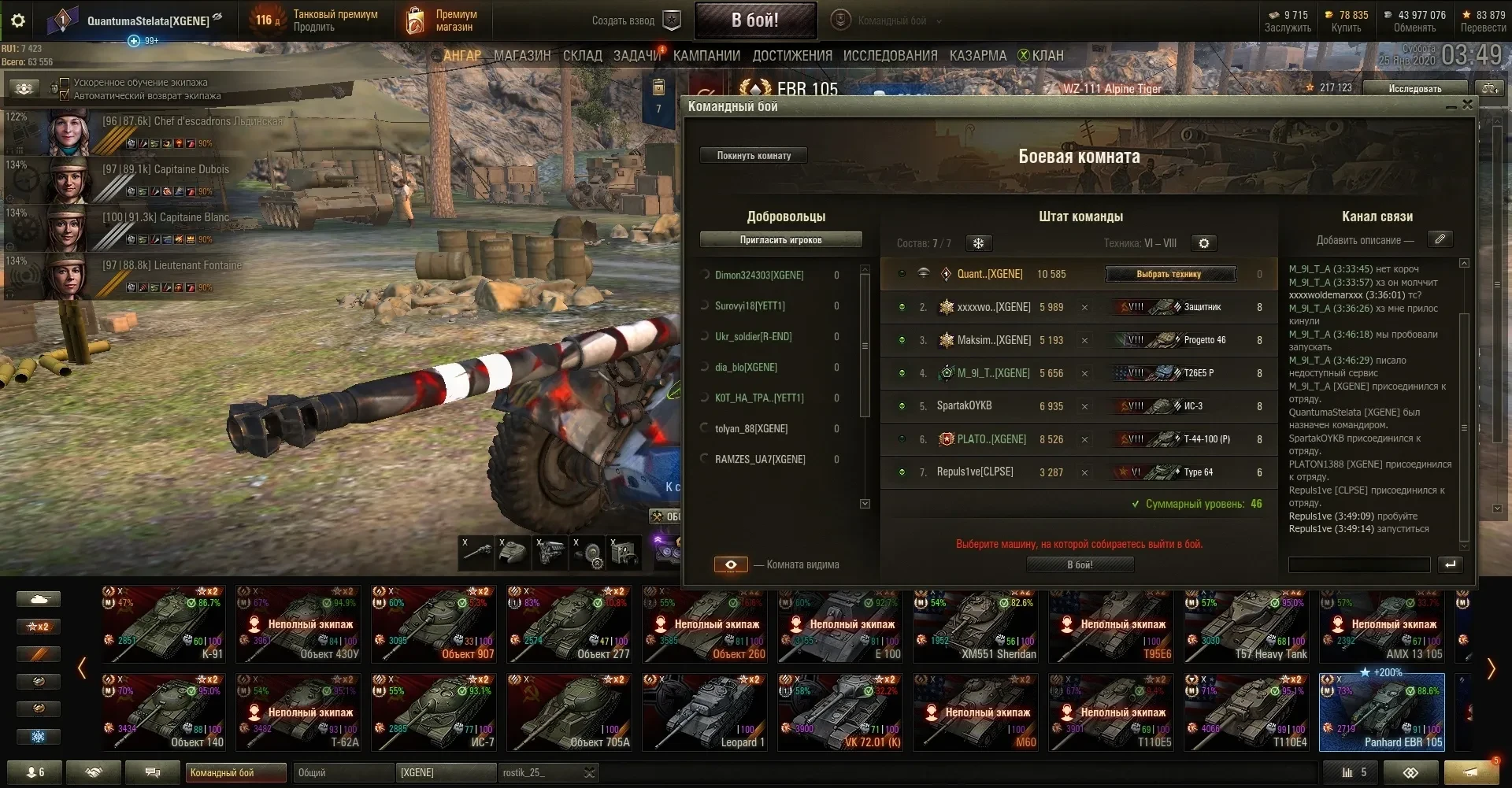The image size is (1512, 788).
Task: Switch to the ИССЛЕДОВАНИЯ tab
Action: click(x=890, y=56)
